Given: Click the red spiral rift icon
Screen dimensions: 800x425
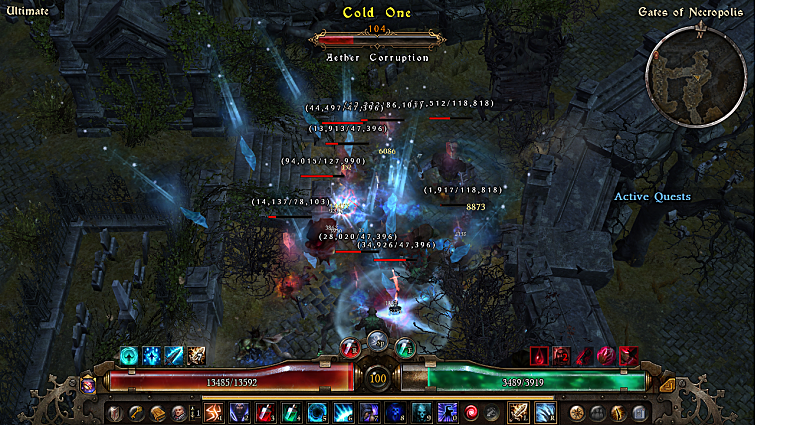Looking at the screenshot, I should click(x=472, y=411).
